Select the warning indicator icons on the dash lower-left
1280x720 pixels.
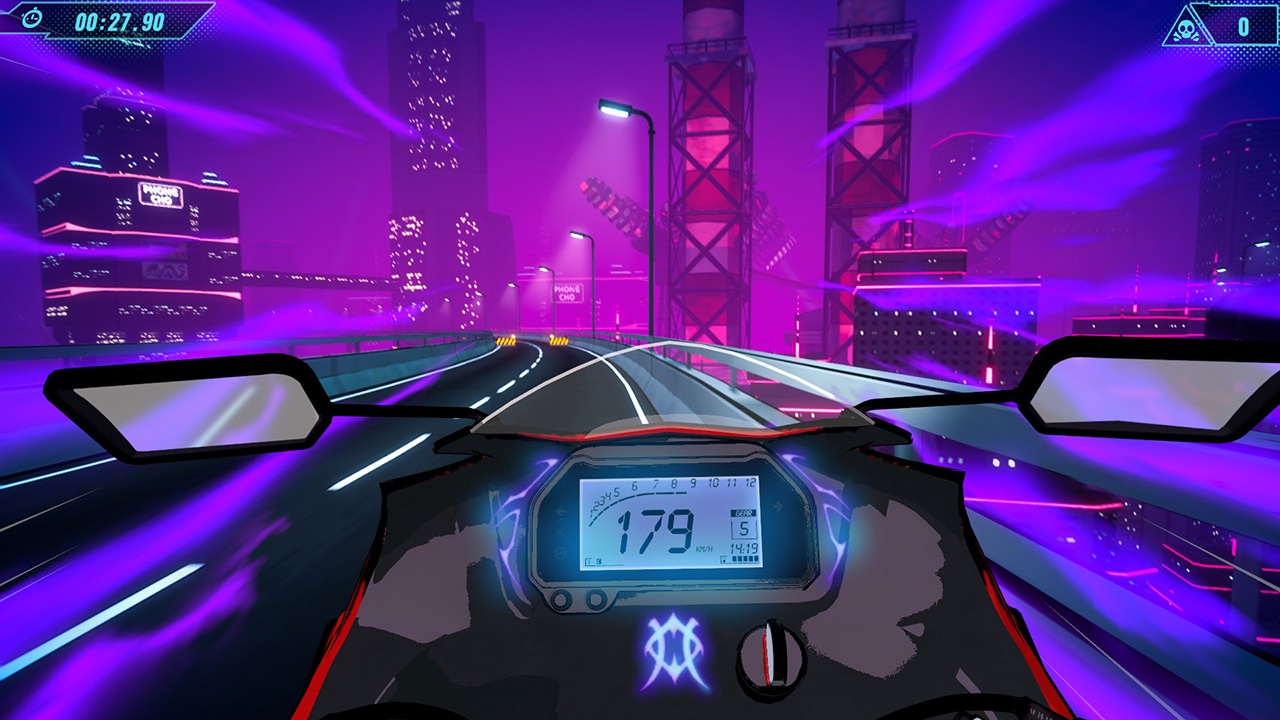pyautogui.click(x=594, y=560)
